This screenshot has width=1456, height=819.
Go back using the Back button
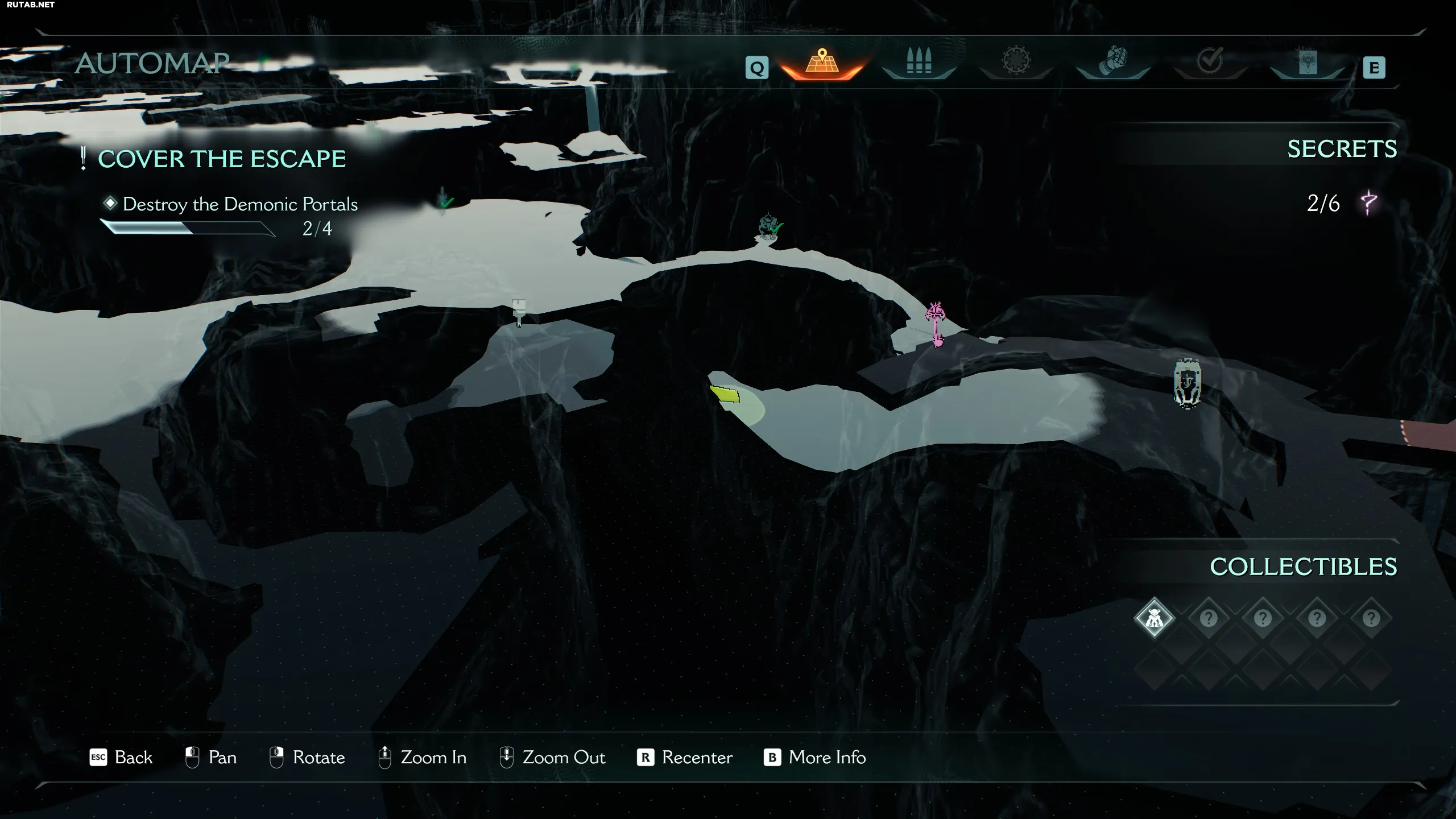tap(121, 758)
